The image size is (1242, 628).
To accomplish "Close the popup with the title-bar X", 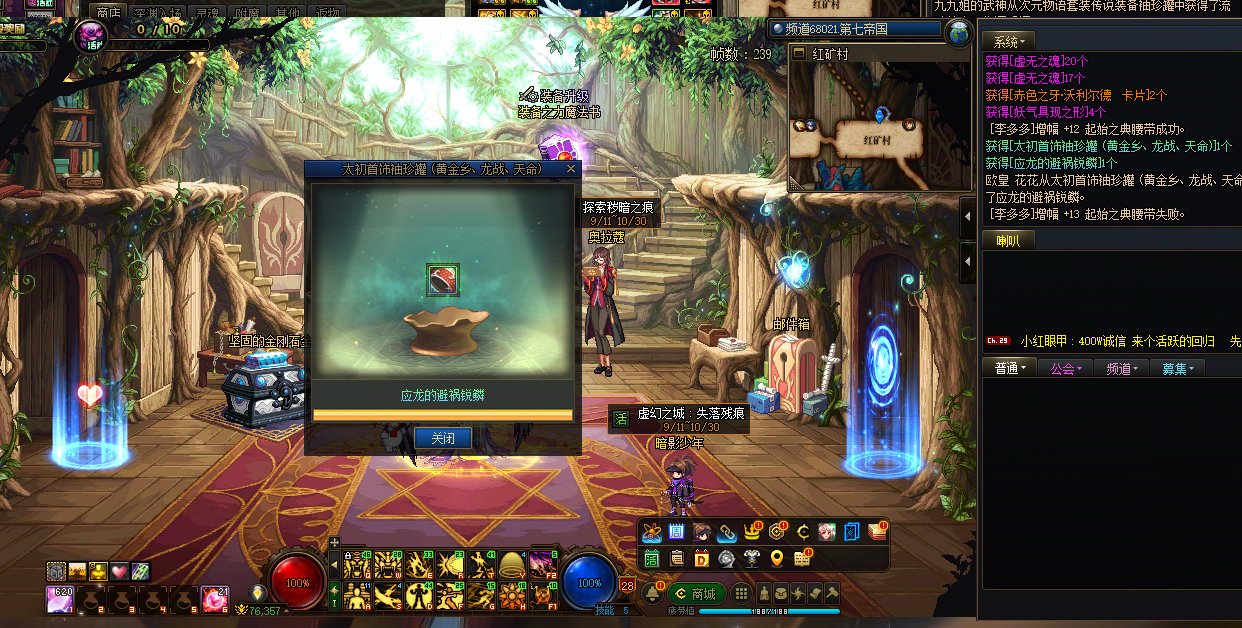I will click(571, 169).
